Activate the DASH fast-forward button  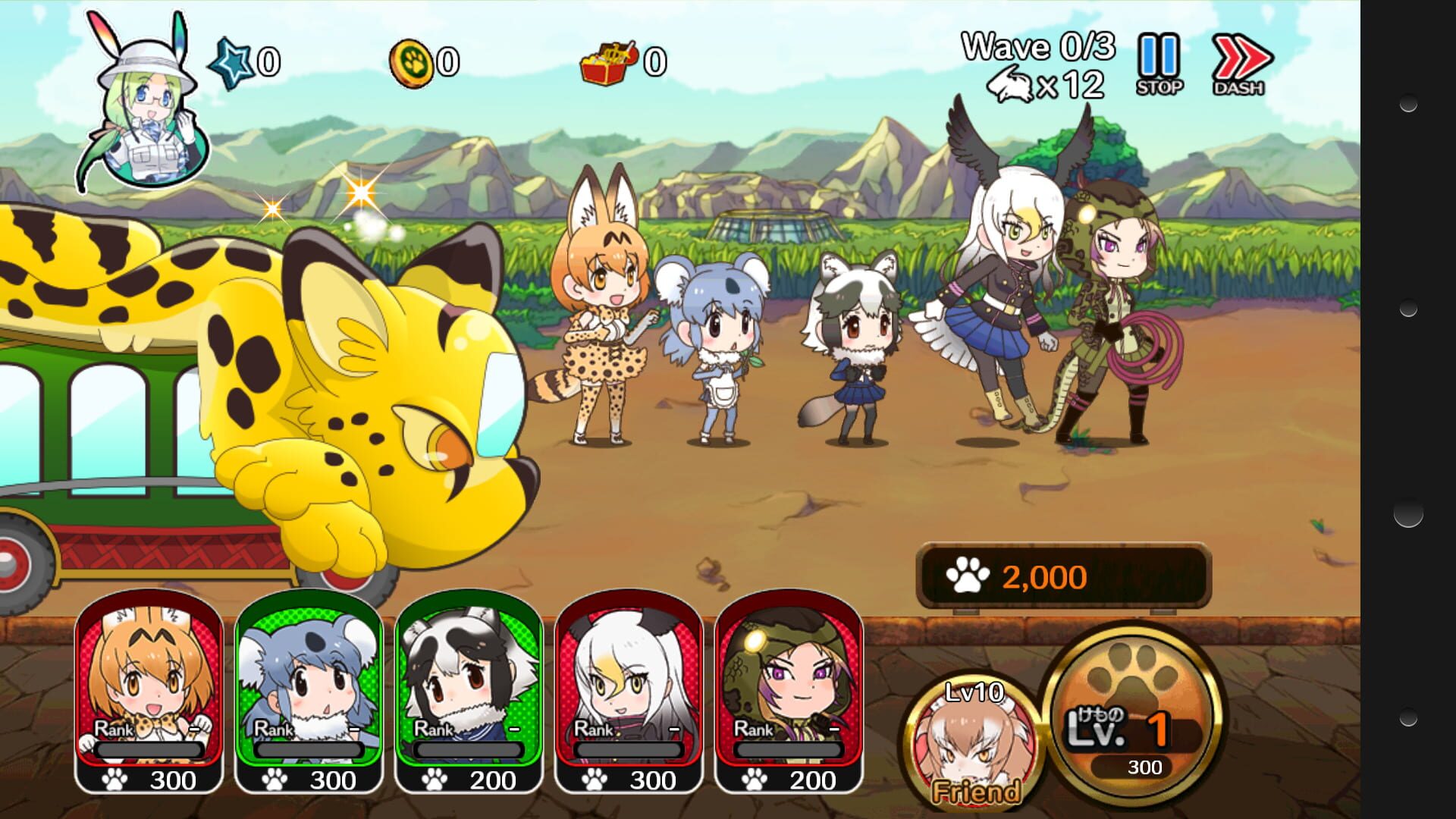pos(1240,64)
